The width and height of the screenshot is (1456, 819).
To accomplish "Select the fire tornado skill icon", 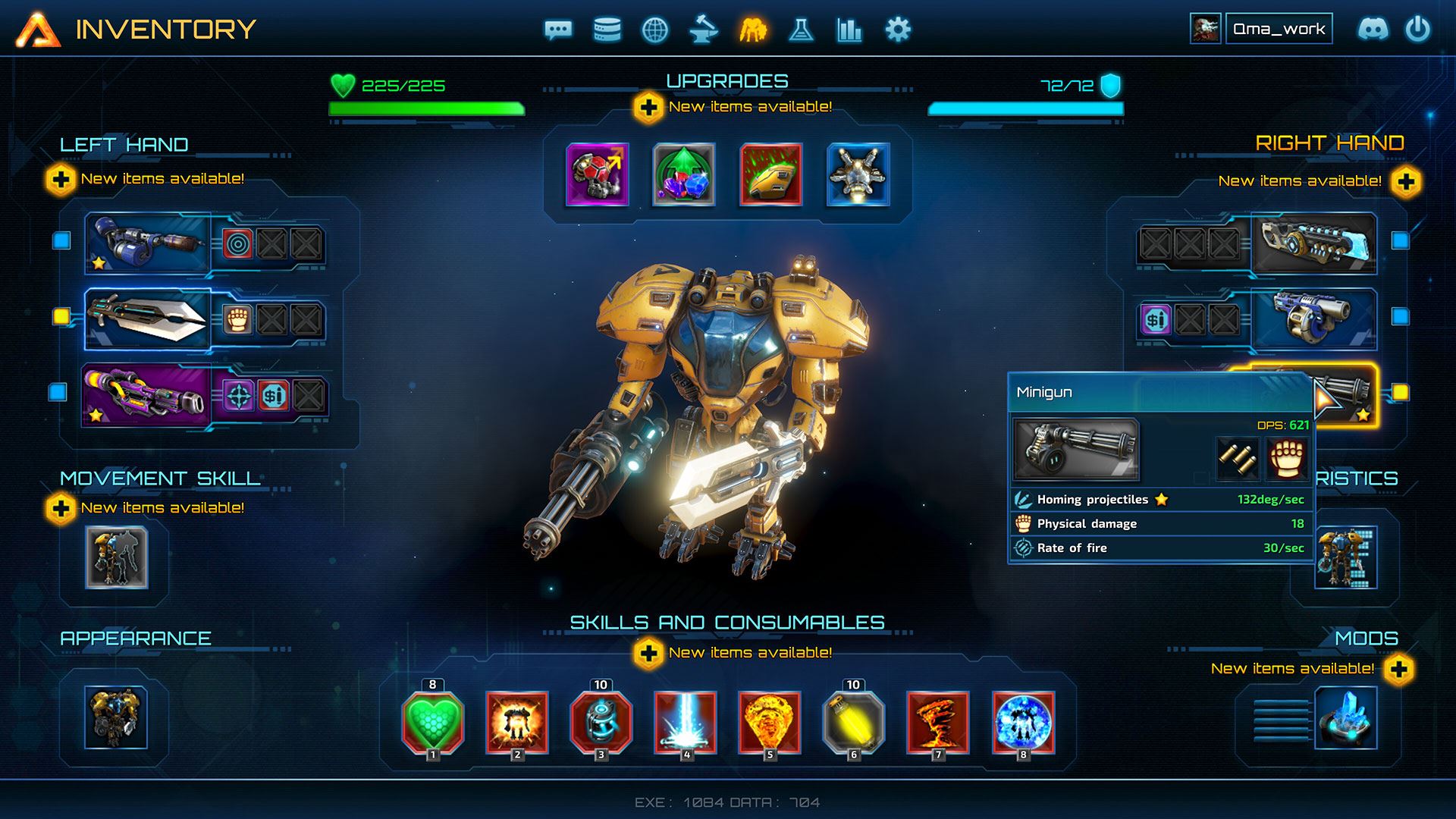I will [938, 722].
